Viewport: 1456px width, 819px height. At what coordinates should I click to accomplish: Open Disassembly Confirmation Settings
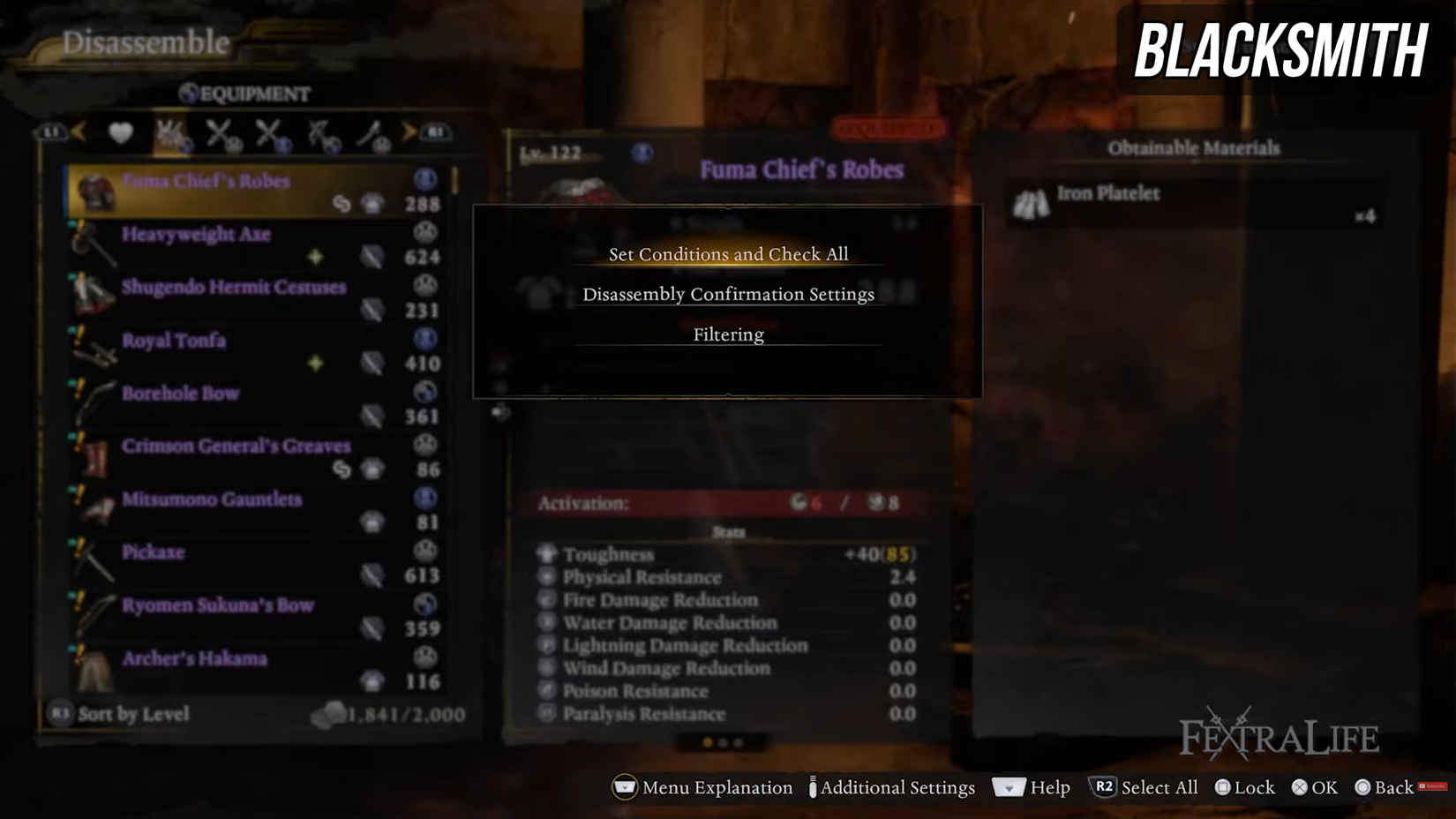pos(728,294)
